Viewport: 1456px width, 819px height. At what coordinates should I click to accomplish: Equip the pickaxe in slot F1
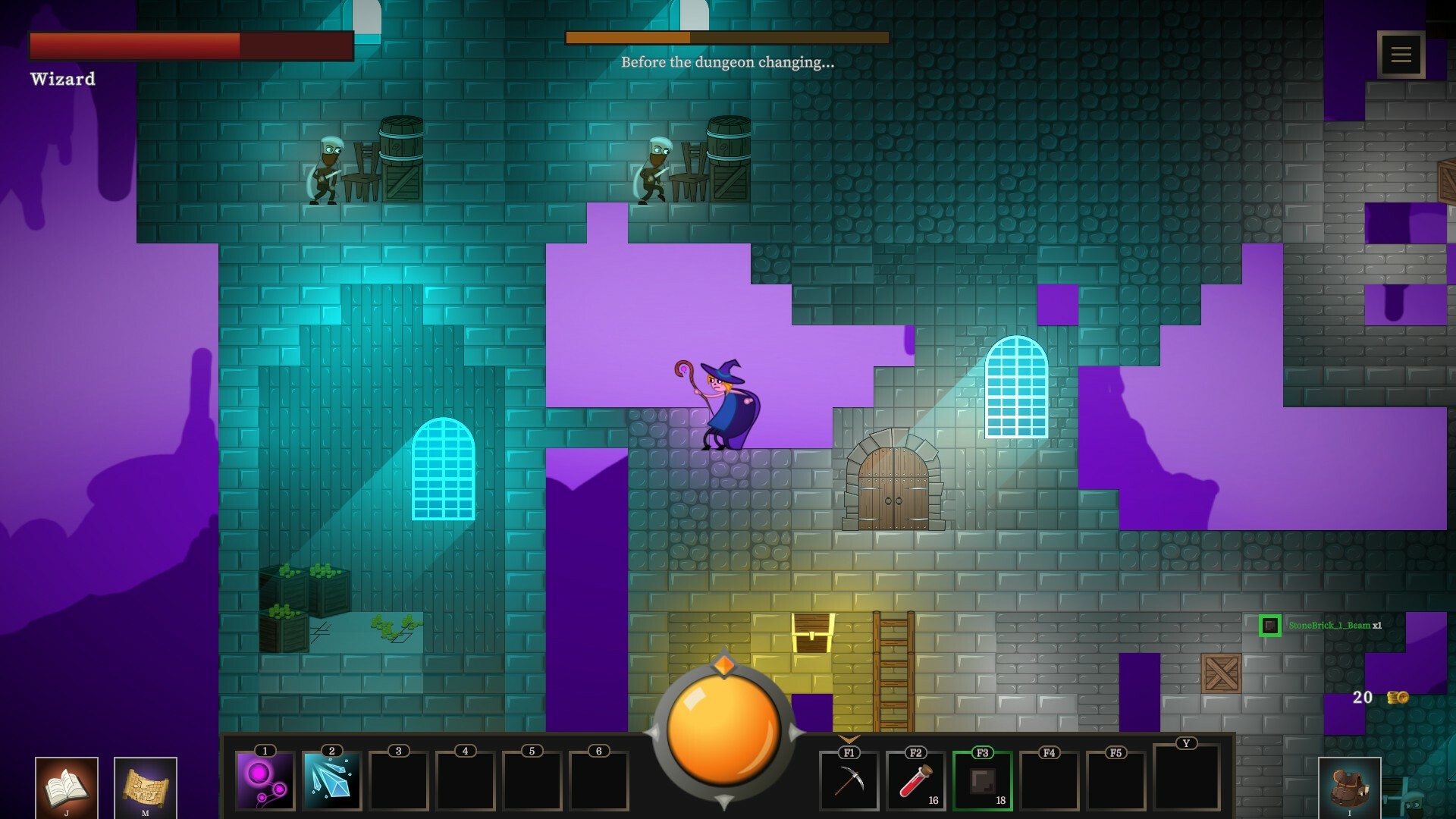[849, 781]
